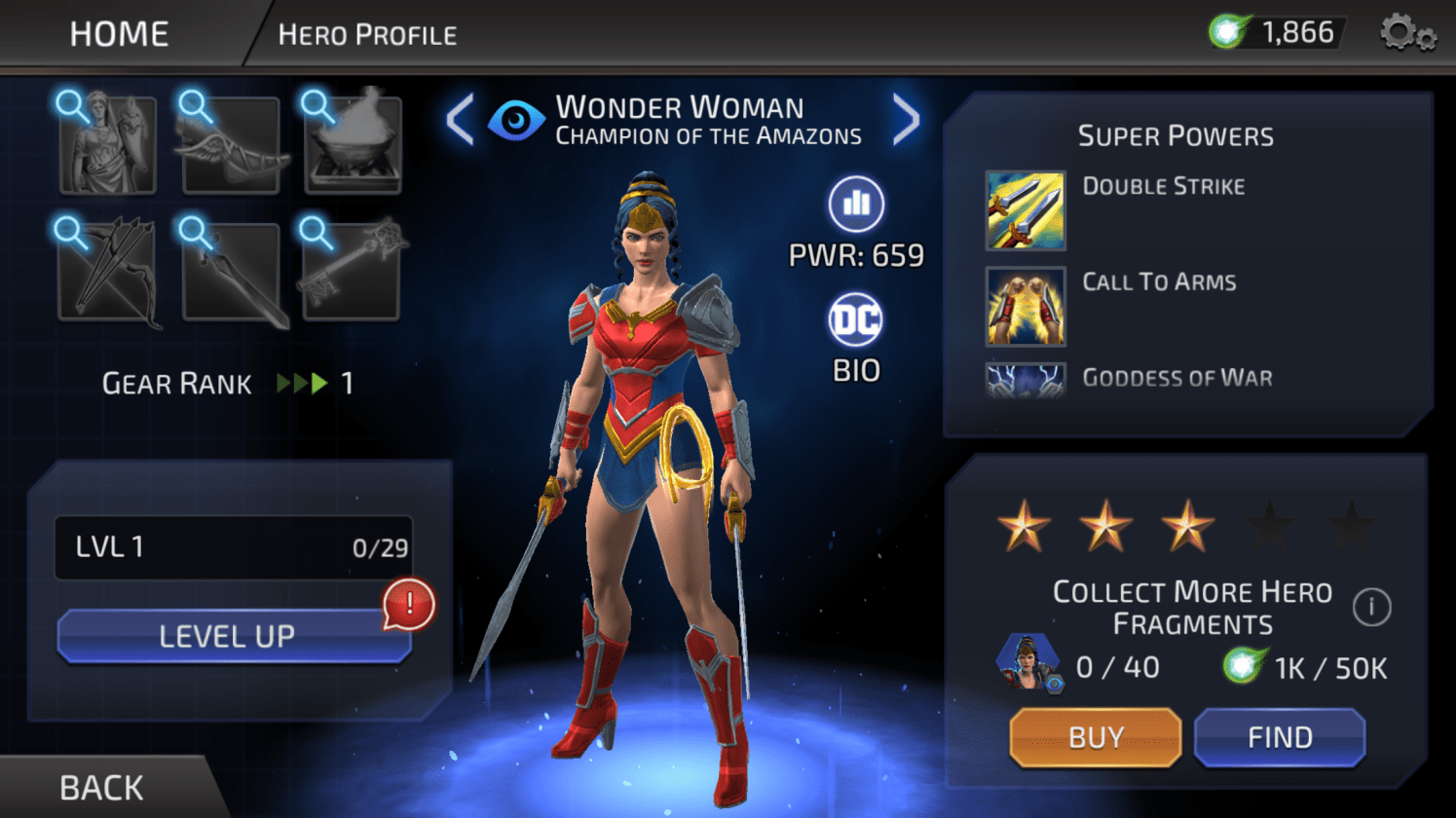This screenshot has height=818, width=1456.
Task: Find hero fragments using the FIND button
Action: click(1279, 737)
